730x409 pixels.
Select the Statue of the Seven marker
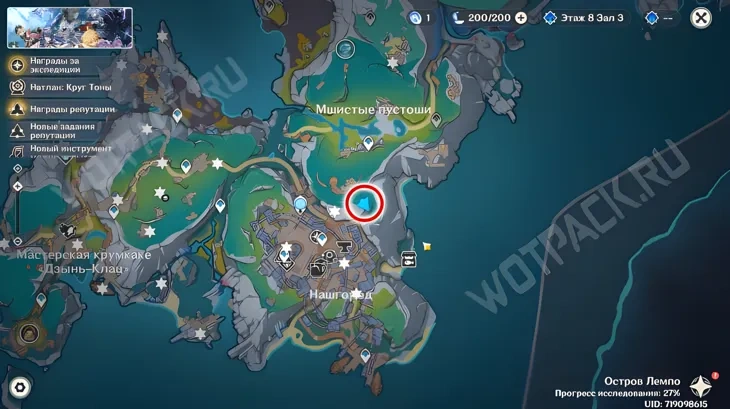pyautogui.click(x=300, y=205)
